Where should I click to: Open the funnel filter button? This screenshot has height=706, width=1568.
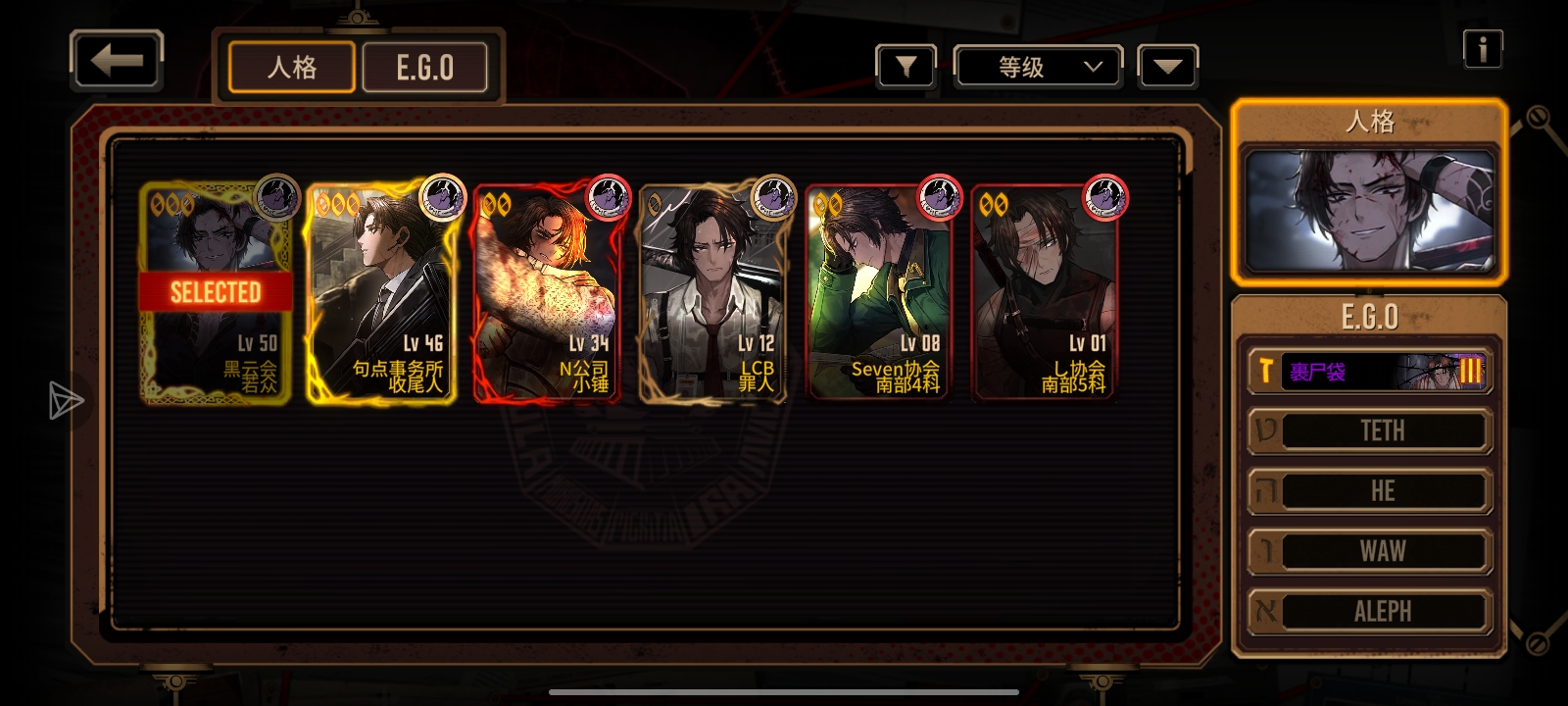[x=906, y=67]
